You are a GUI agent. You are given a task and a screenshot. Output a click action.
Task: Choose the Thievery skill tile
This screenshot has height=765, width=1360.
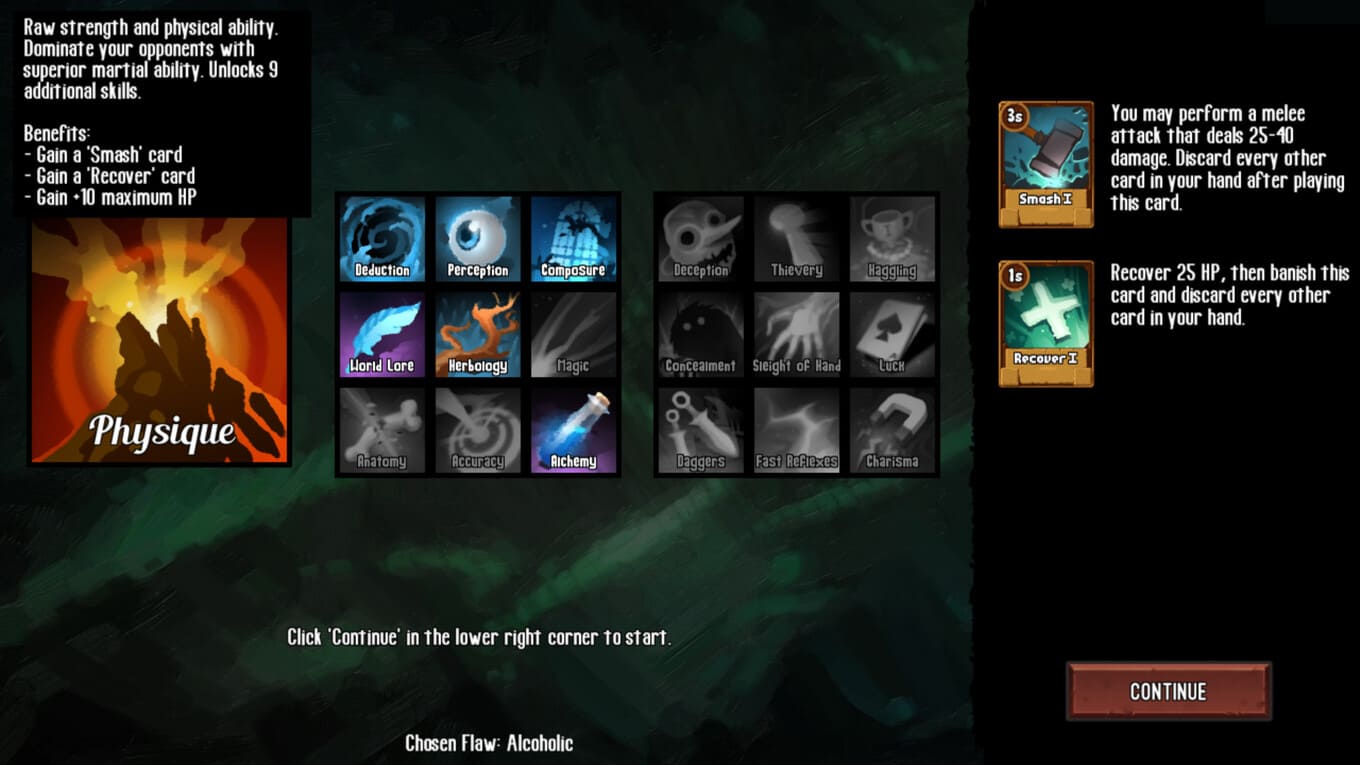pyautogui.click(x=797, y=239)
